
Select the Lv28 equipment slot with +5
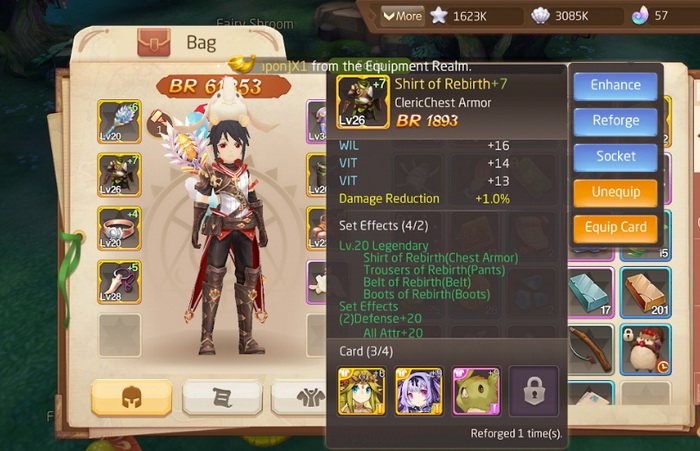coord(119,281)
